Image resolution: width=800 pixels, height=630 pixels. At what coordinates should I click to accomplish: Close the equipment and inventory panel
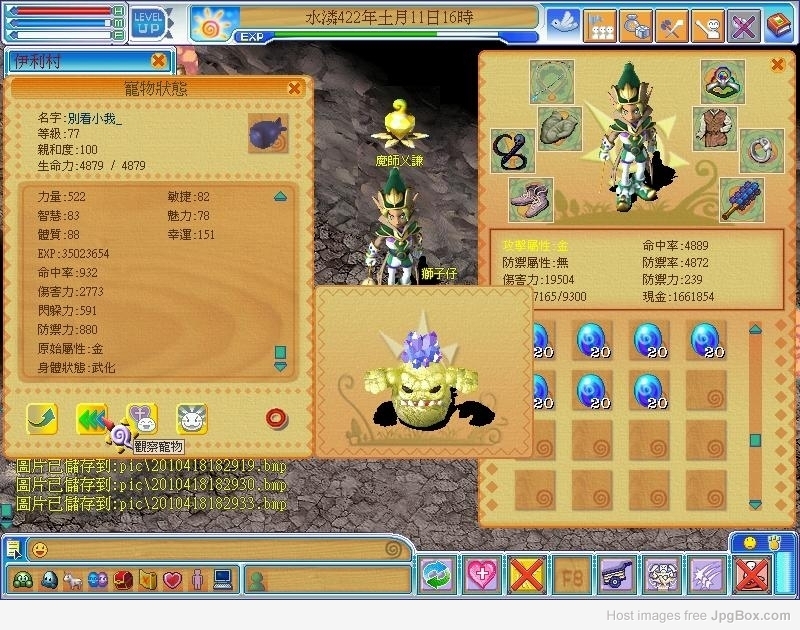coord(777,65)
